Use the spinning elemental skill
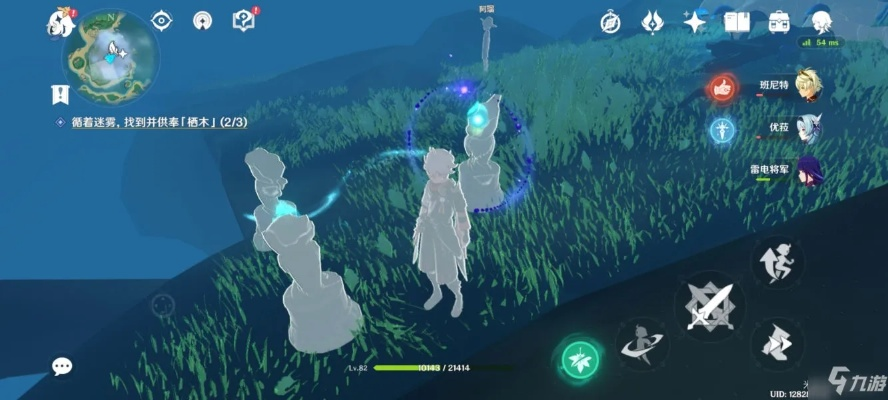The height and width of the screenshot is (400, 888). [x=641, y=343]
